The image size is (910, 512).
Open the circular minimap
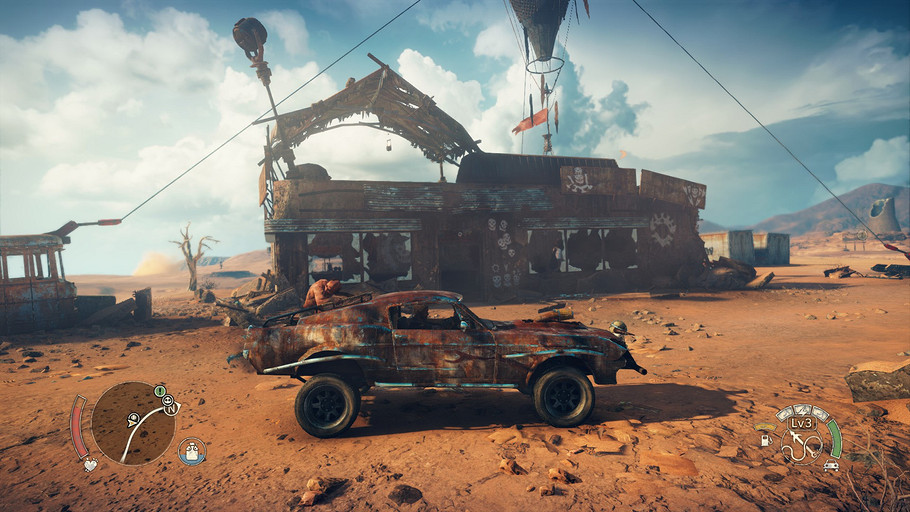(133, 423)
